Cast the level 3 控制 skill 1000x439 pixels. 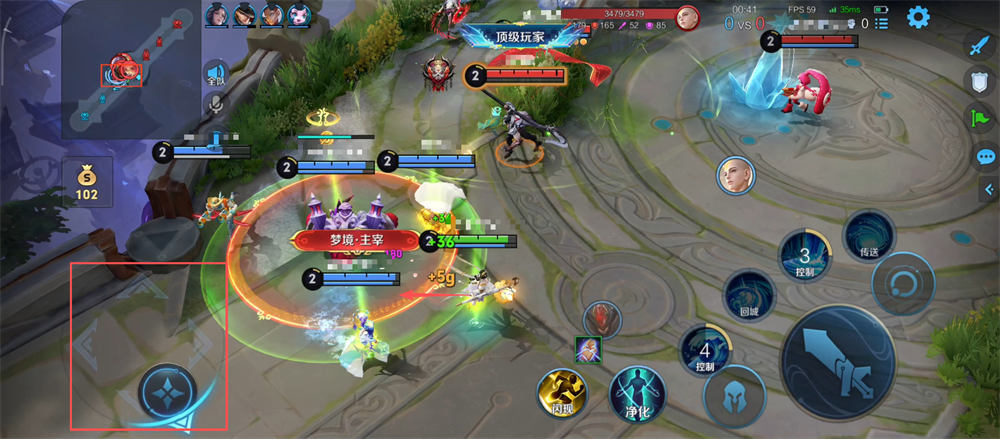pyautogui.click(x=804, y=255)
